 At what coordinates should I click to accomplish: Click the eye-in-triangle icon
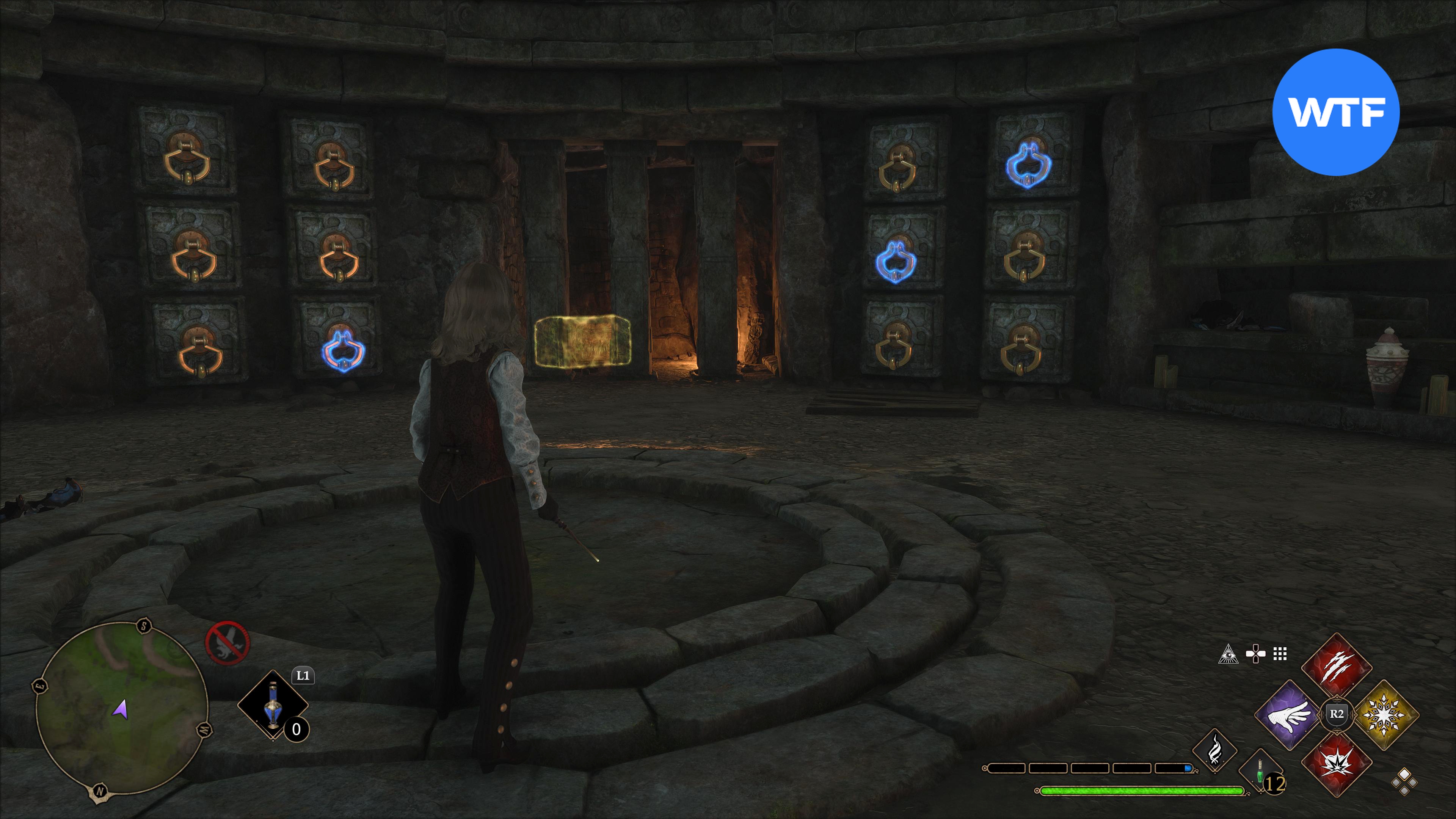pos(1228,654)
